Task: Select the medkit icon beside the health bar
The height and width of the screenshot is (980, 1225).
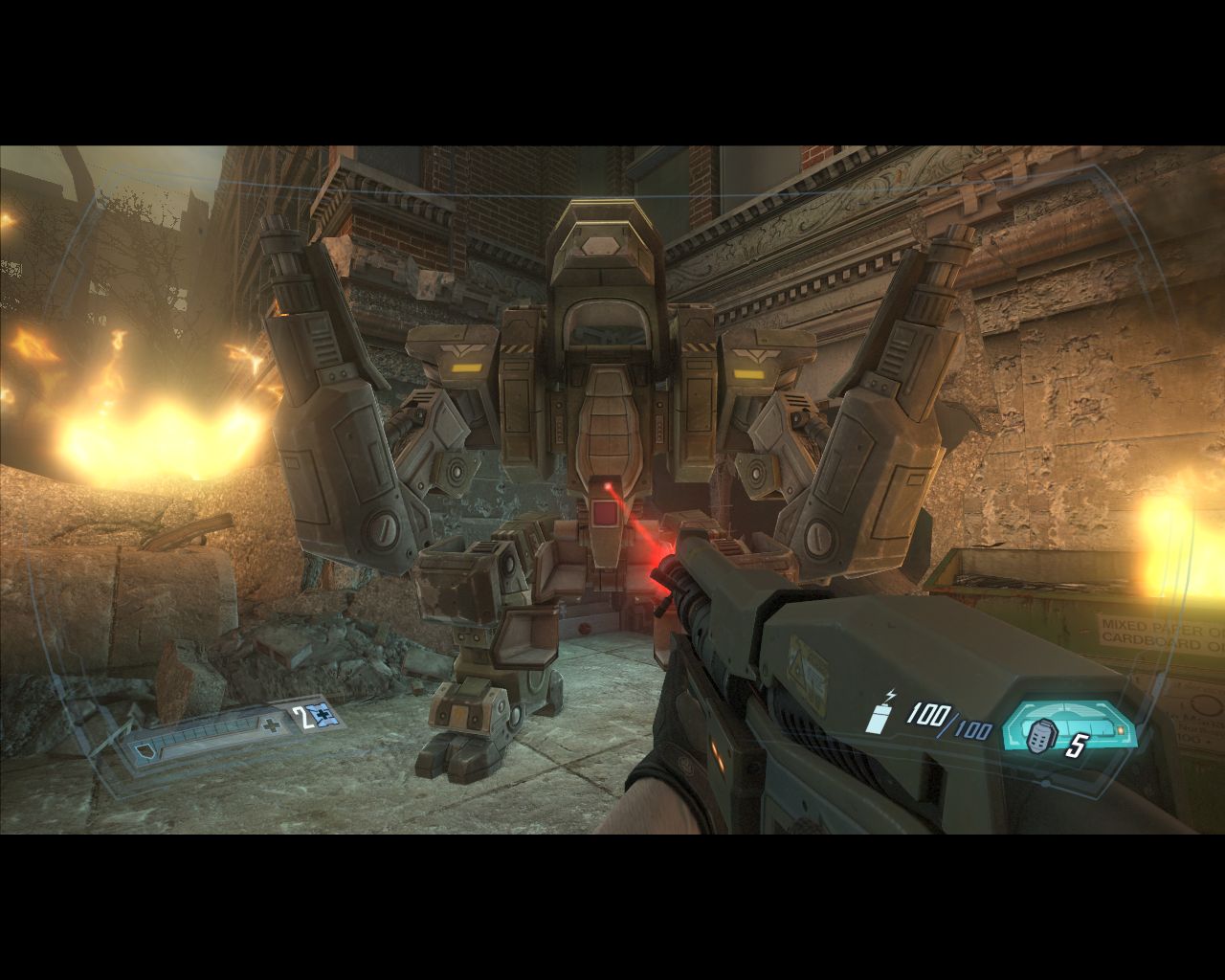Action: [x=327, y=716]
